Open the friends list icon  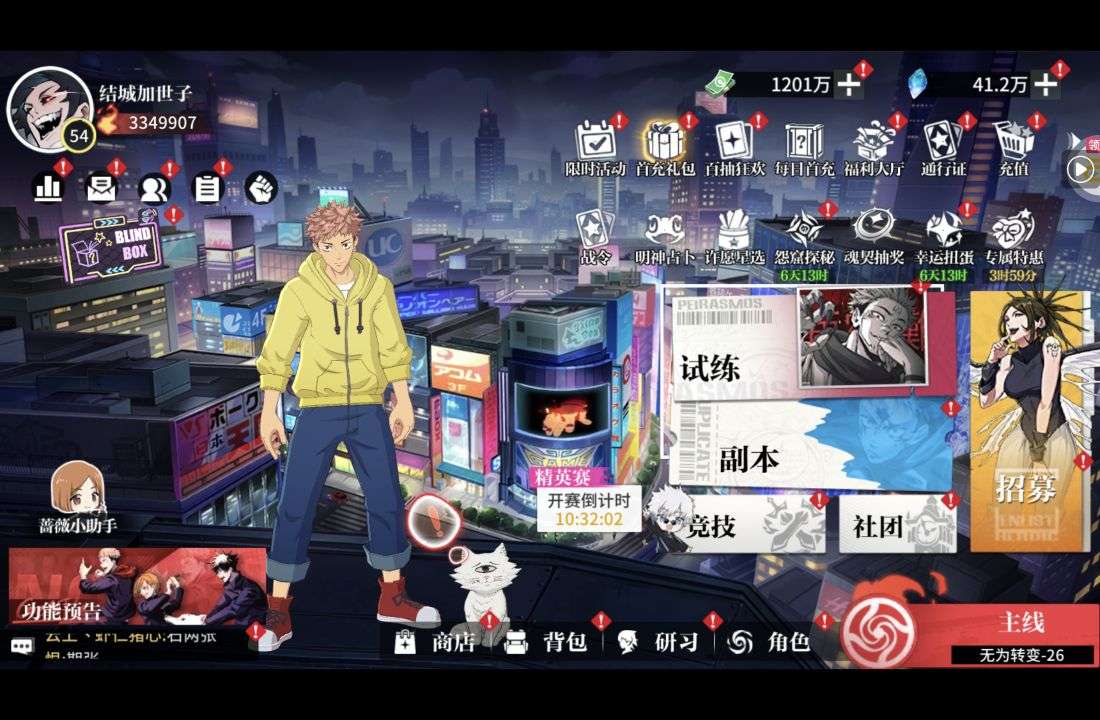point(154,187)
